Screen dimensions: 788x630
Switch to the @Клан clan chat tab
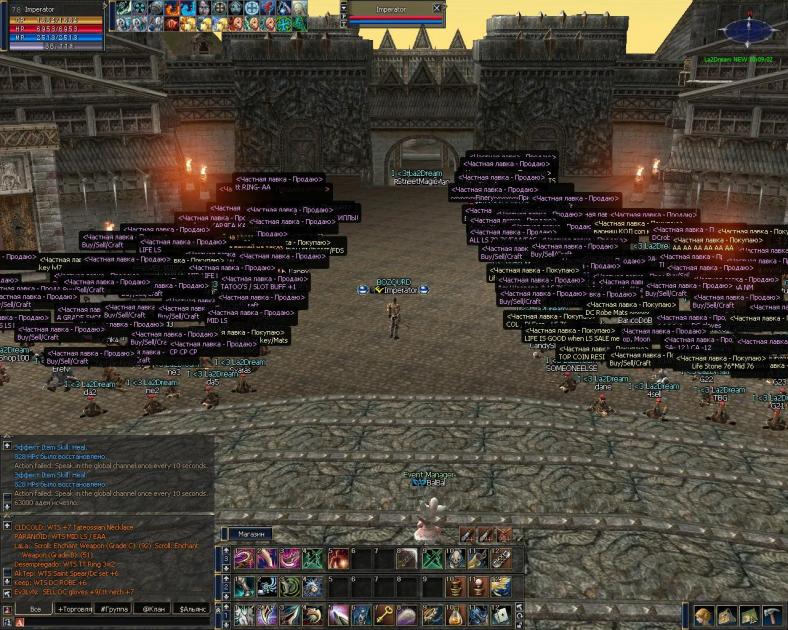pos(153,608)
